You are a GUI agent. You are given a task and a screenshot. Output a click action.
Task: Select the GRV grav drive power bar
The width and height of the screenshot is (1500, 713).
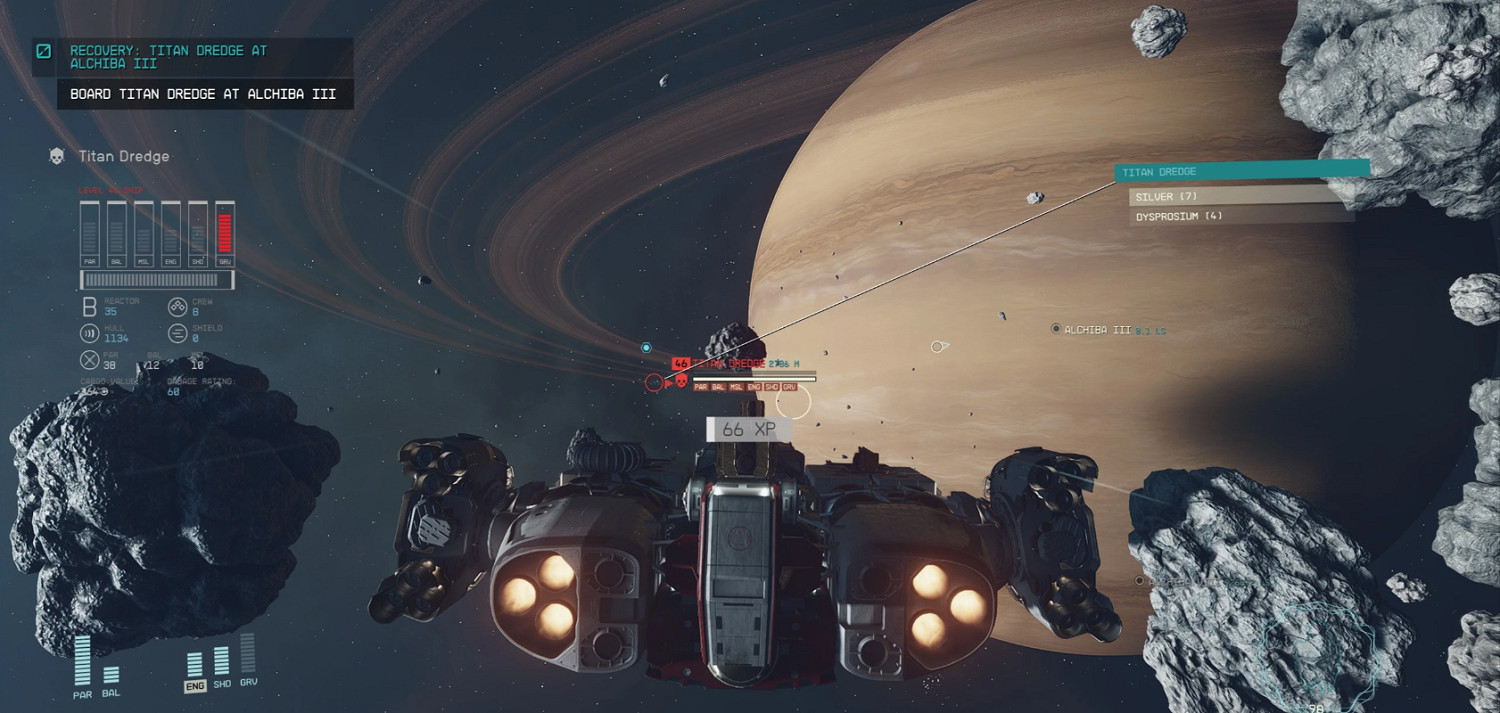point(248,656)
